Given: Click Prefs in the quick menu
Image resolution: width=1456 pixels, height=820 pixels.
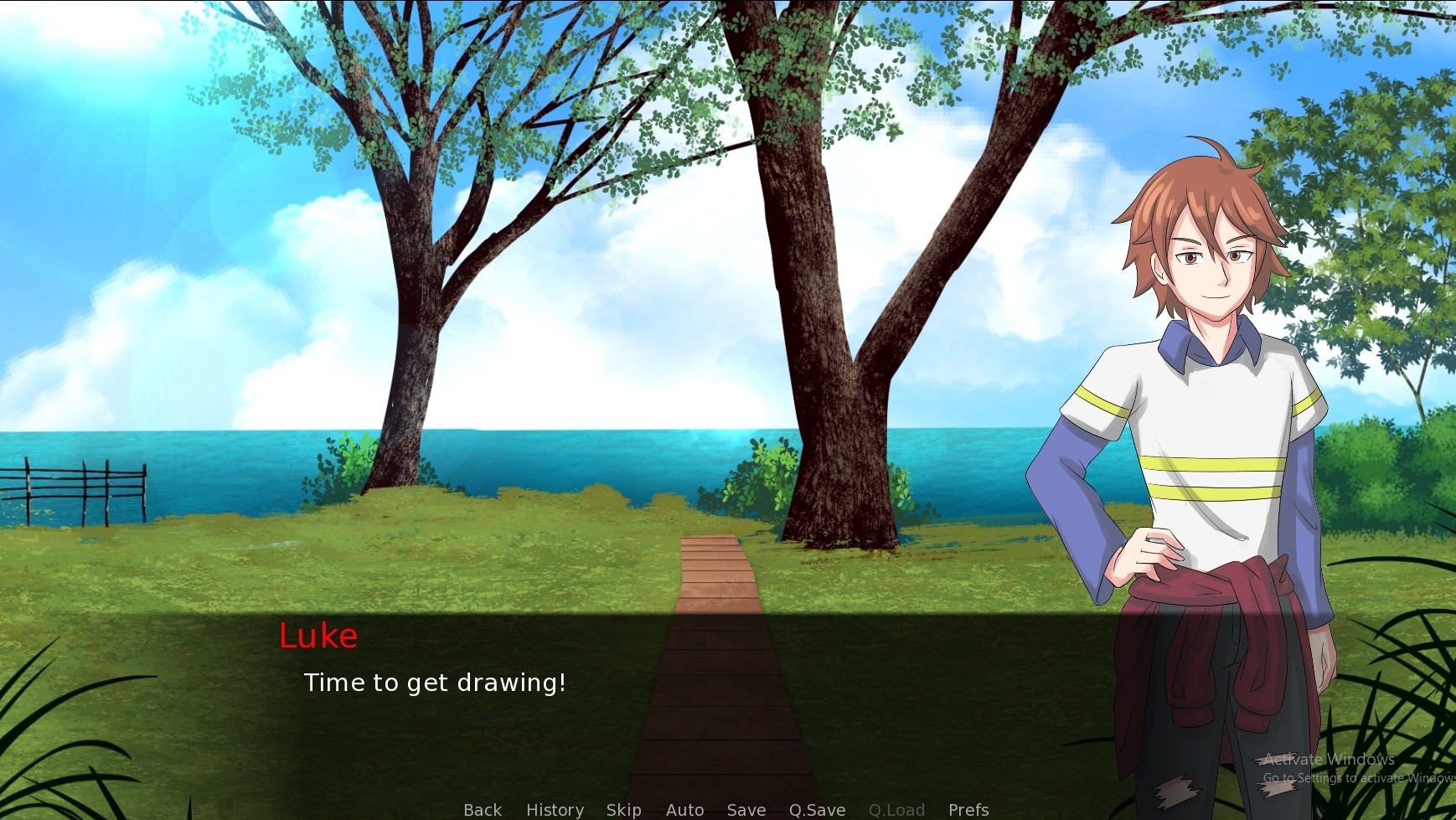Looking at the screenshot, I should tap(968, 809).
